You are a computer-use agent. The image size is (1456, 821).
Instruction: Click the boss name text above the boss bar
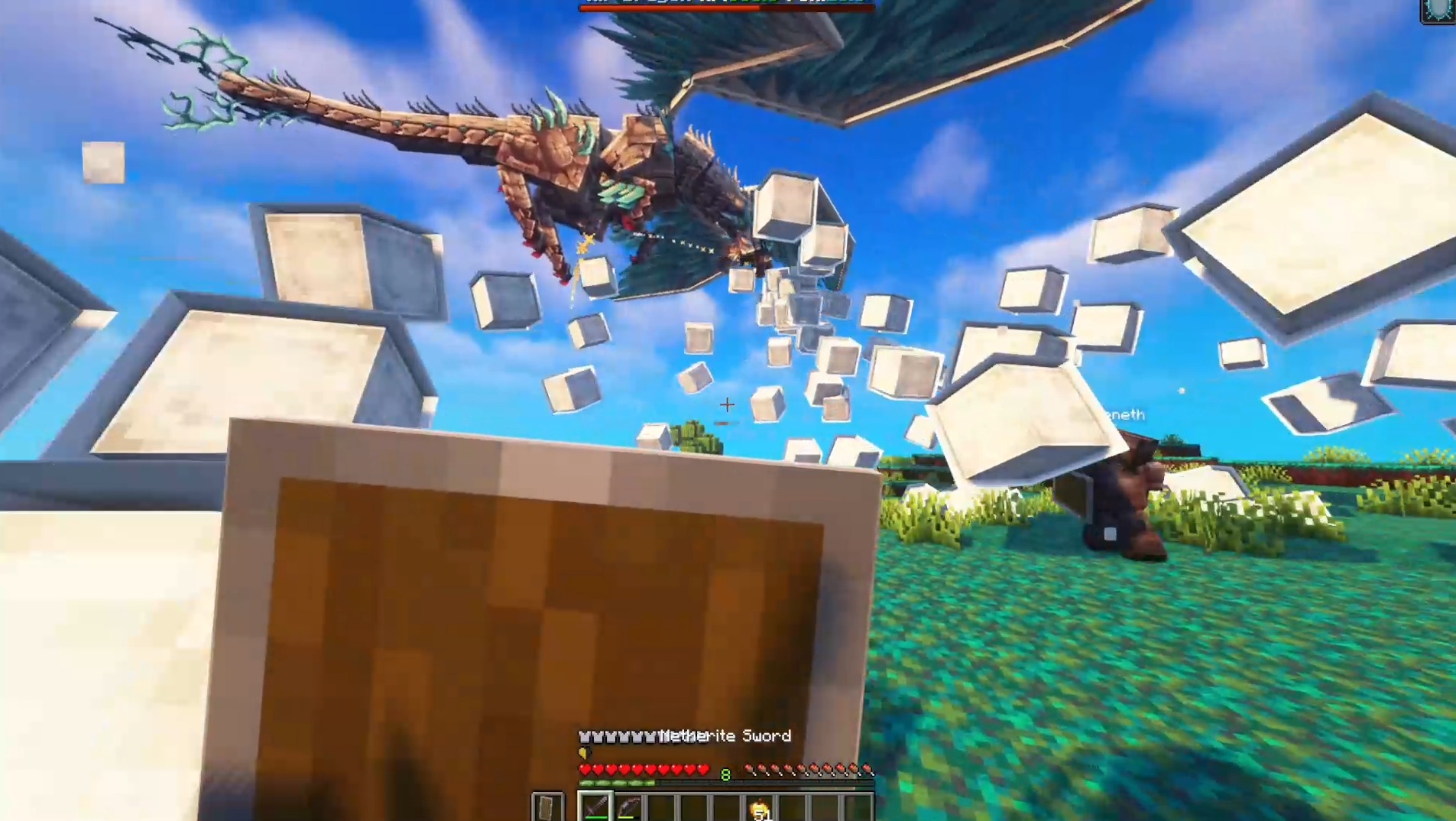point(726,2)
